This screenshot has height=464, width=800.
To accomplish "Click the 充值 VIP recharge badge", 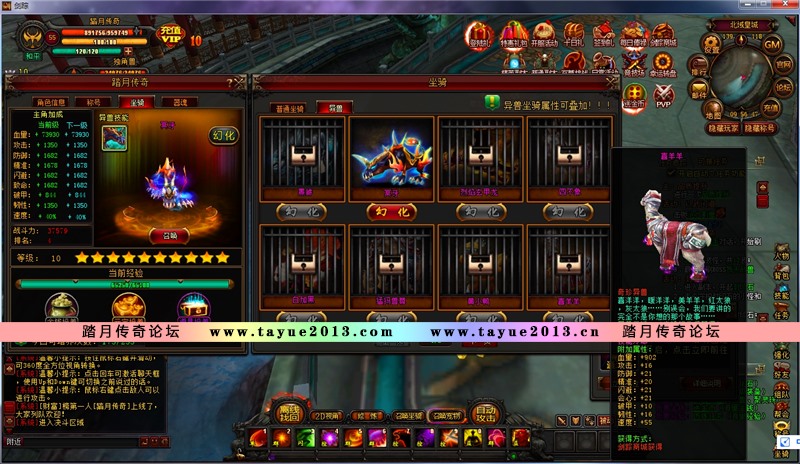I will 171,34.
